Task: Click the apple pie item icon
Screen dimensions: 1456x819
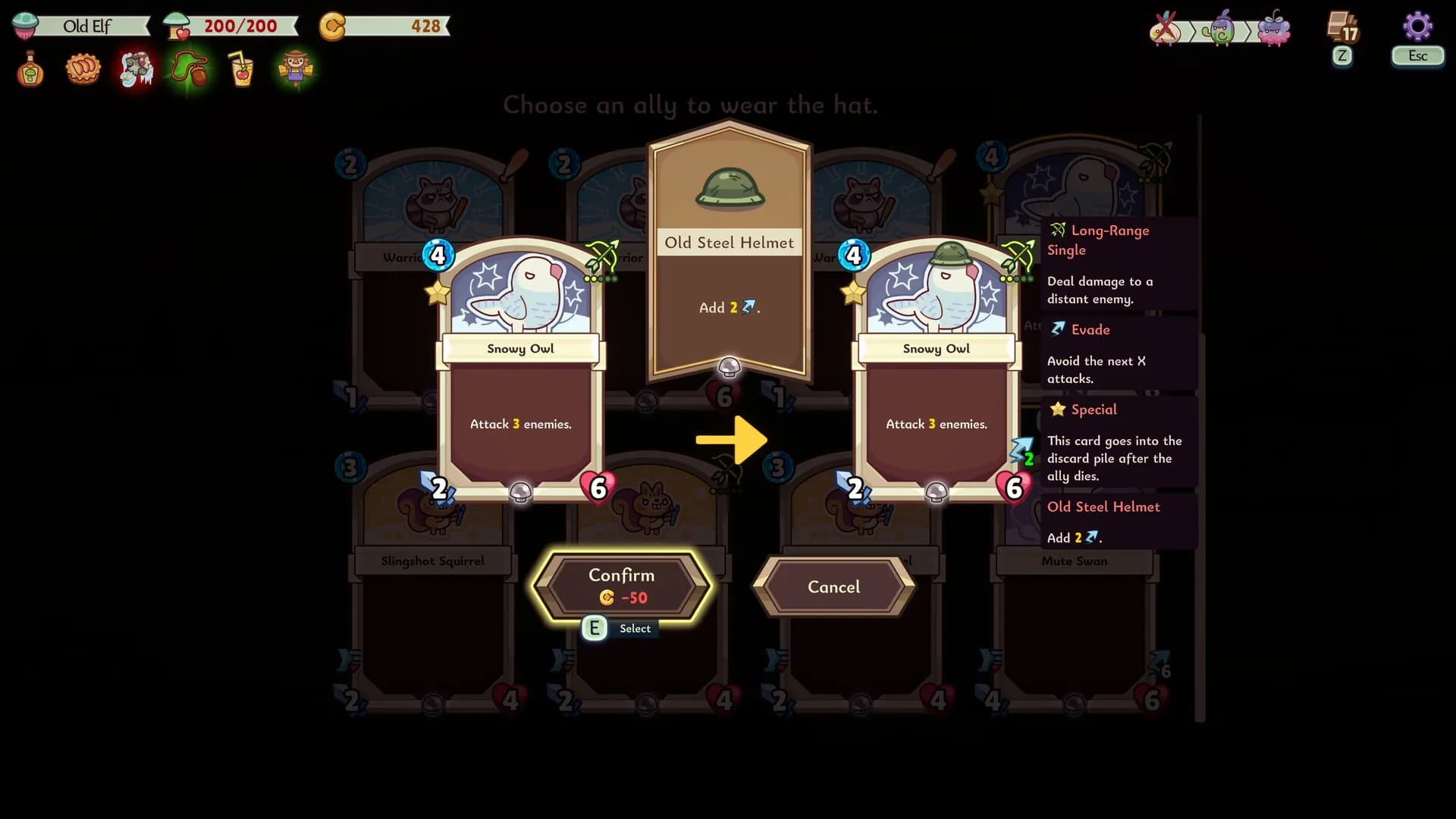Action: click(83, 69)
